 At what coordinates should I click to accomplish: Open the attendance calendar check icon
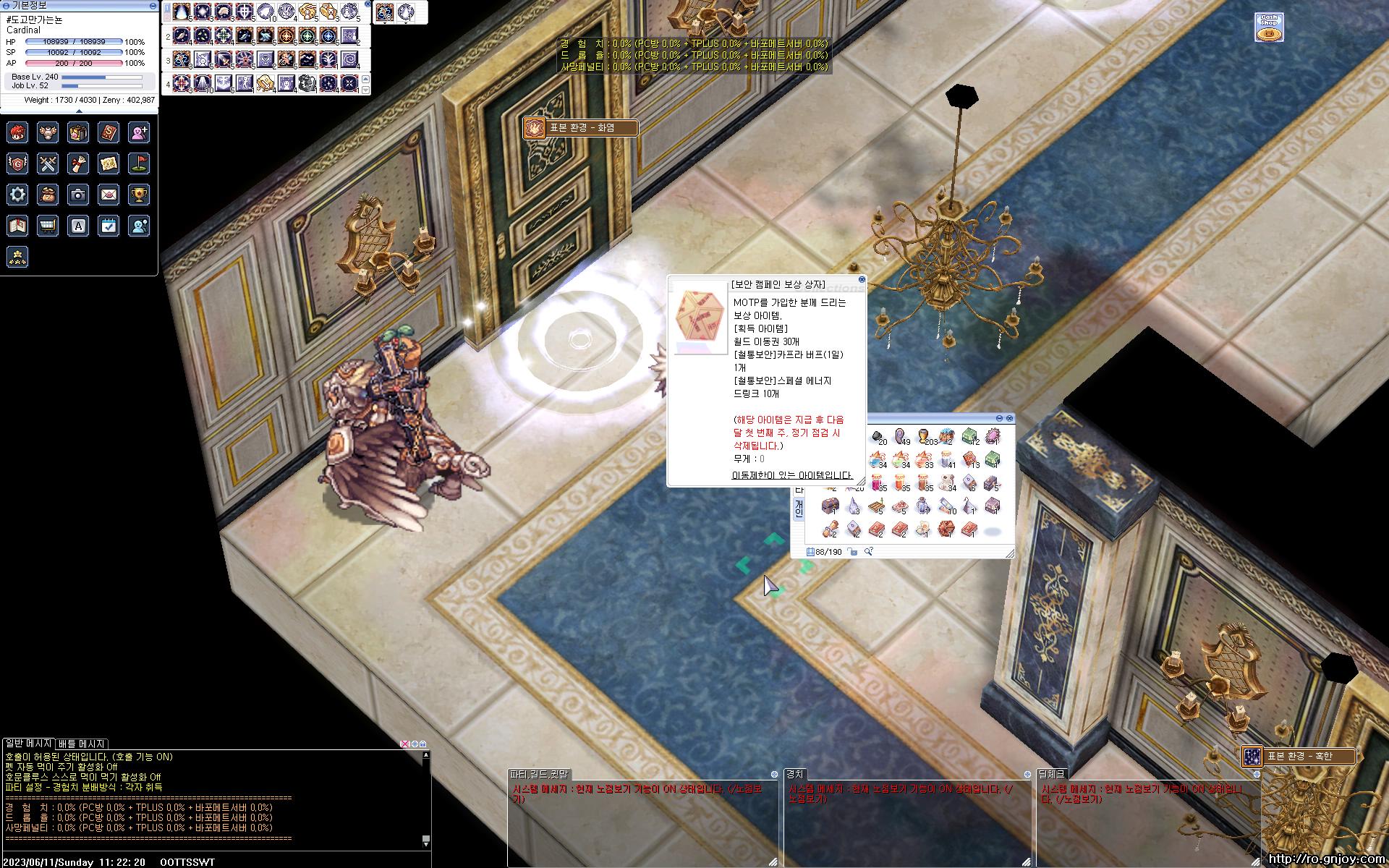tap(109, 226)
